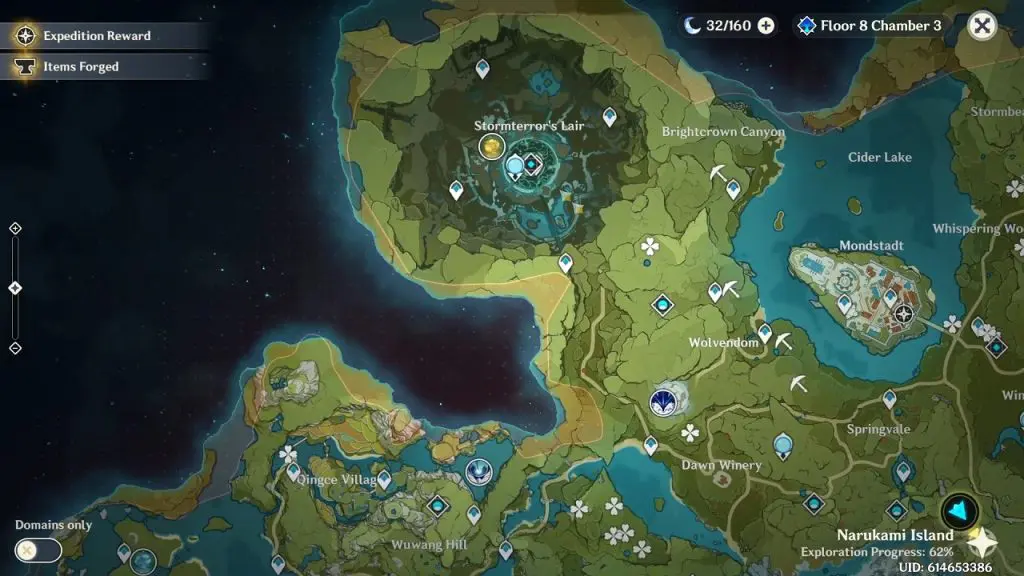Toggle the Domains only switch
This screenshot has height=576, width=1024.
(x=38, y=549)
